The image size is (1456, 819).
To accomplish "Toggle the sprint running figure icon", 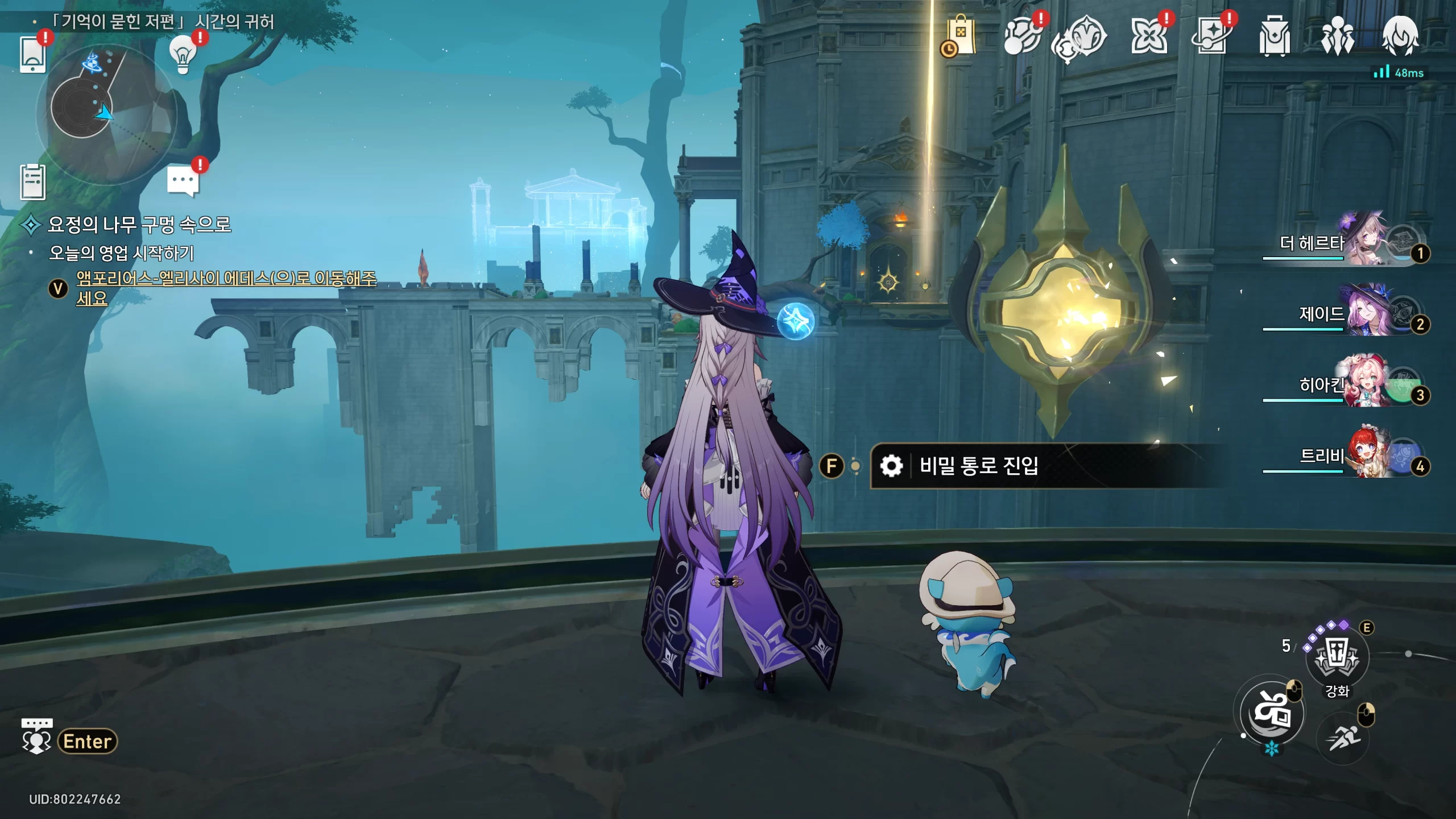I will tap(1343, 738).
